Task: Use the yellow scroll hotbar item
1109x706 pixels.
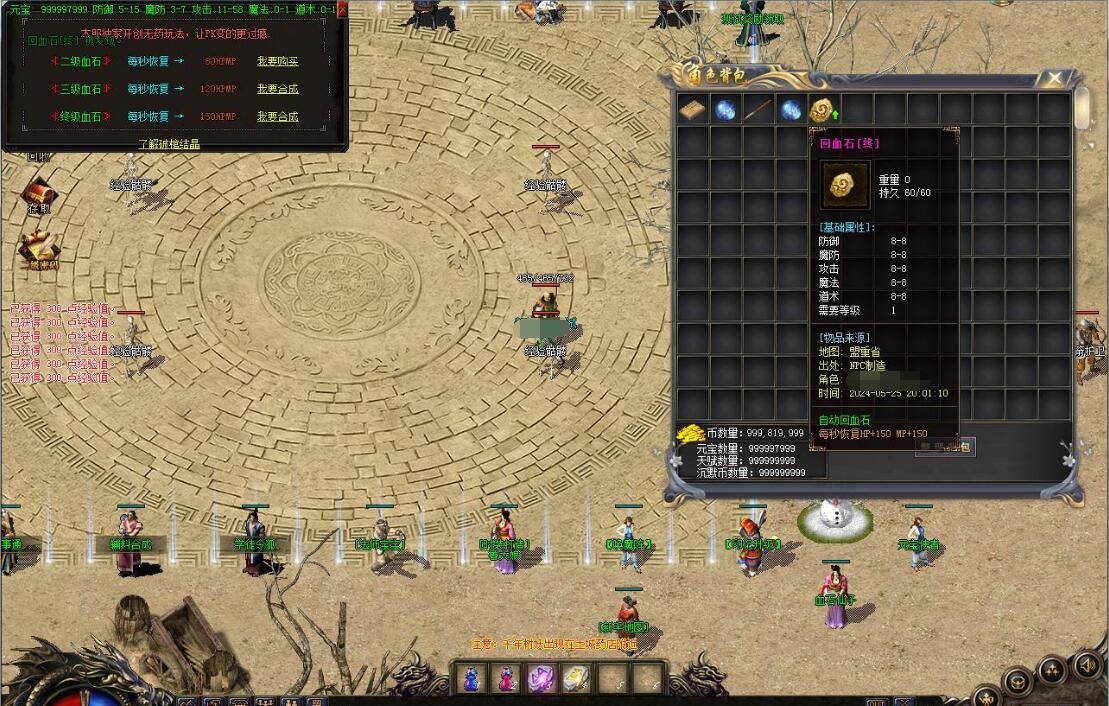Action: (x=575, y=678)
